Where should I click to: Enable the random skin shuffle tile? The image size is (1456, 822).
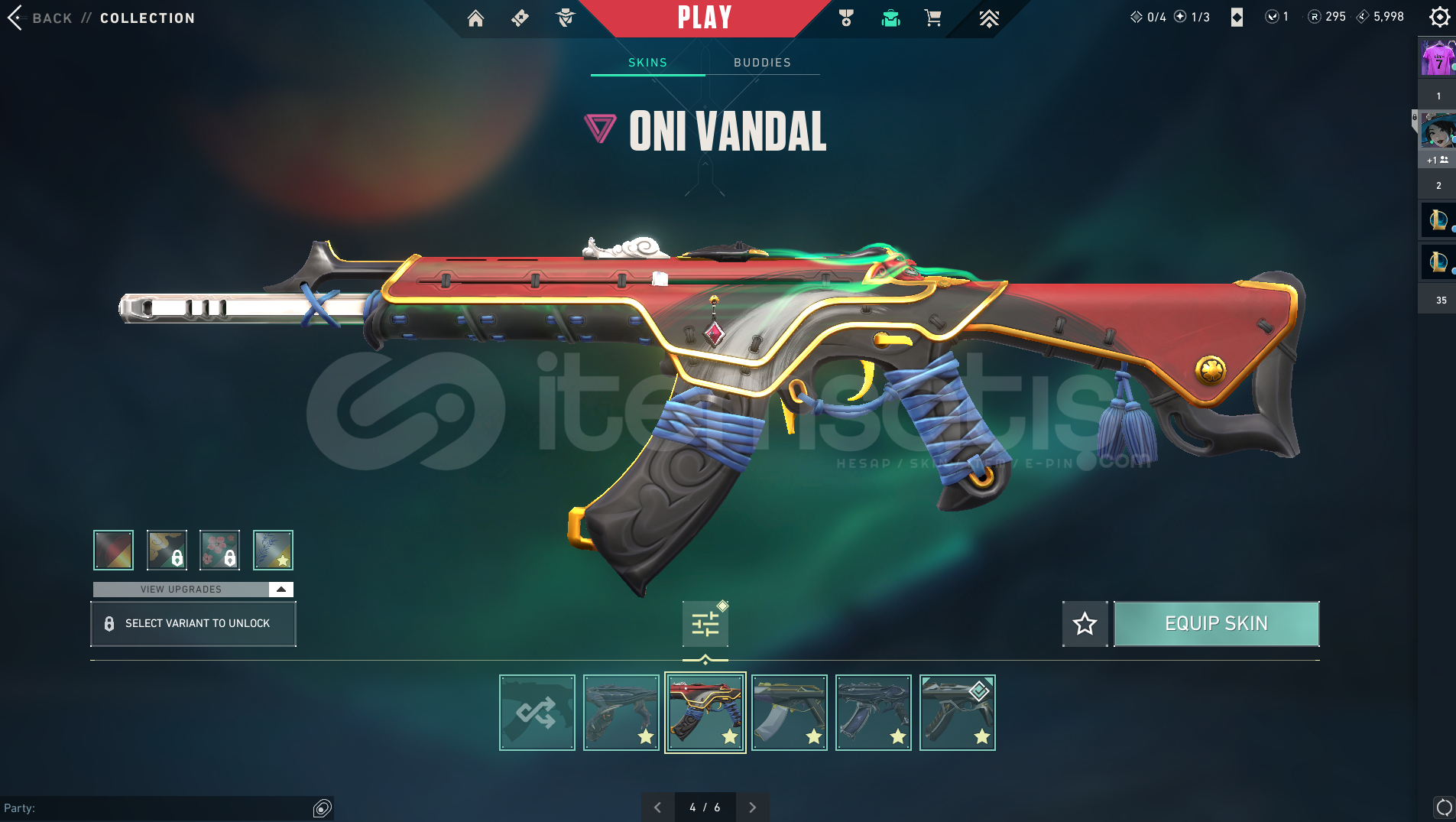pos(537,712)
